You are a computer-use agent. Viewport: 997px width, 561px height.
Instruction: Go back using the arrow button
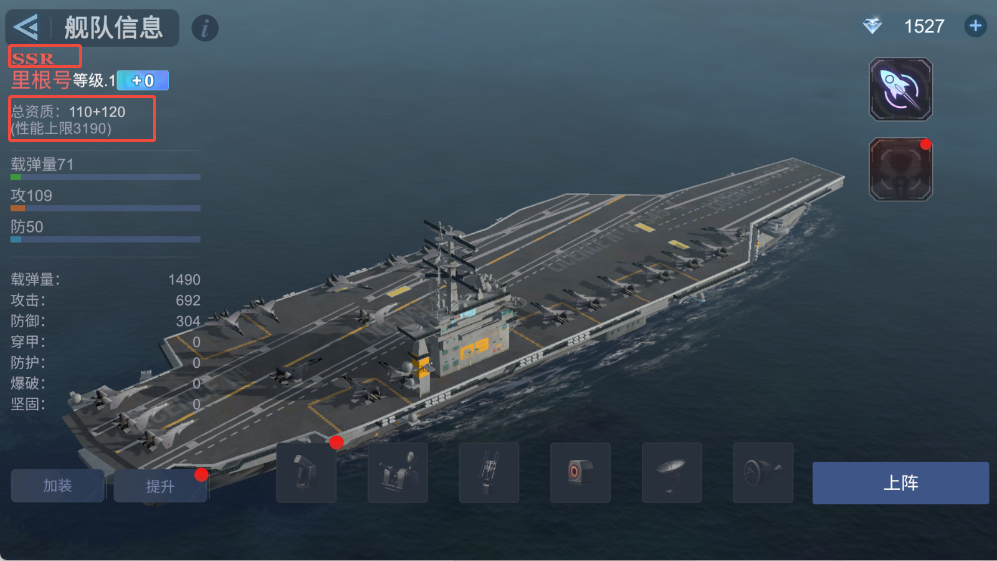click(27, 27)
